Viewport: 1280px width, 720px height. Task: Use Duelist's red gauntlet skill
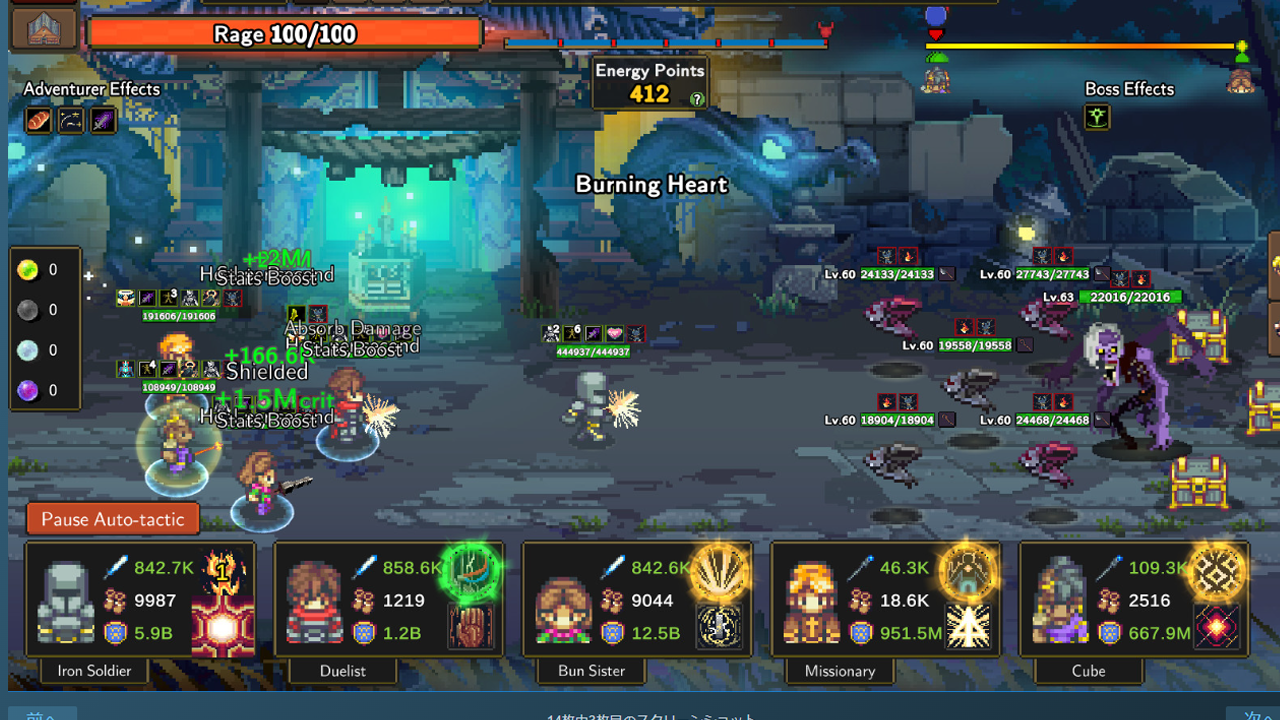tap(470, 627)
